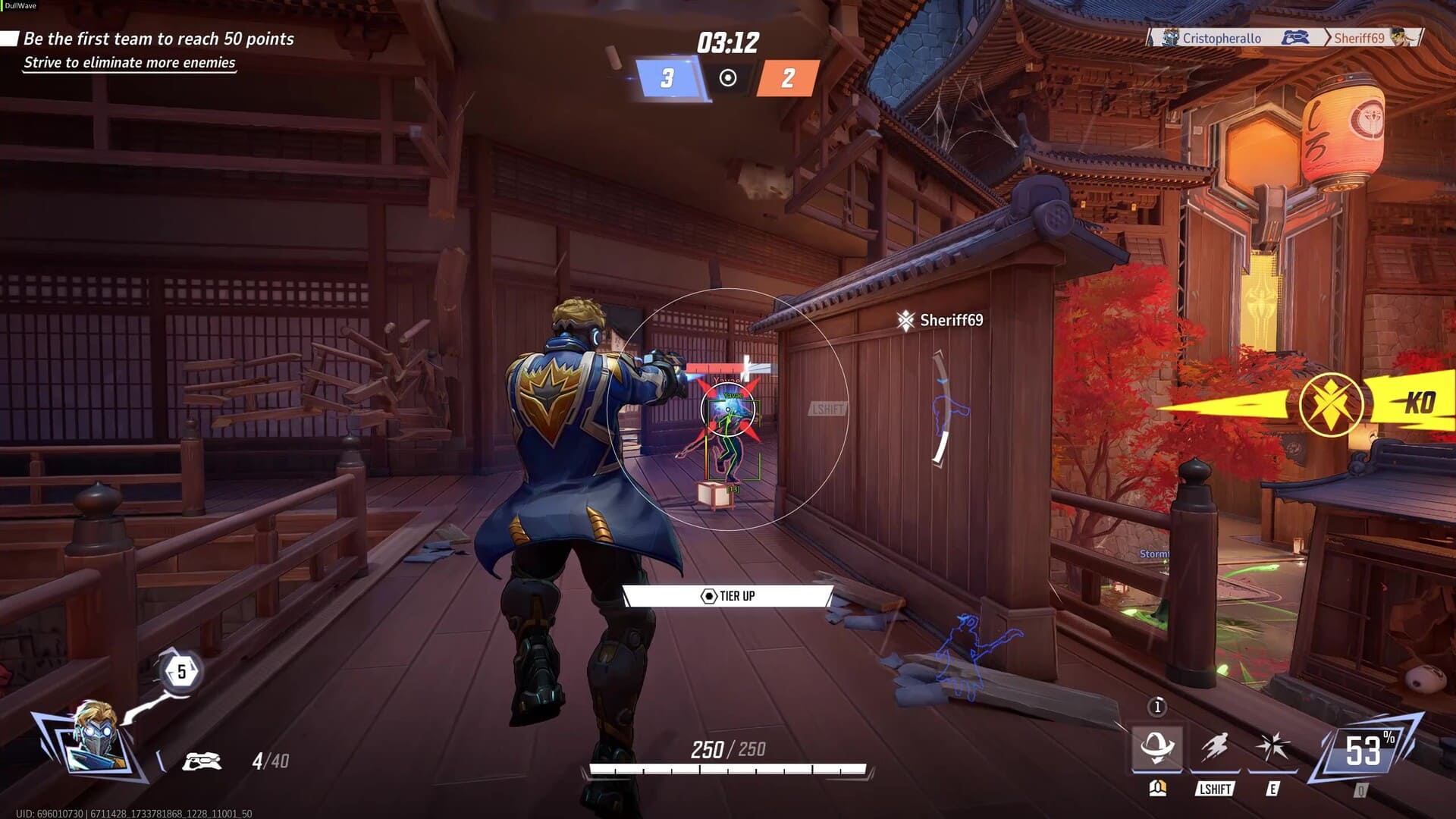Open the objective tracker about 50 points
1456x819 pixels.
158,39
